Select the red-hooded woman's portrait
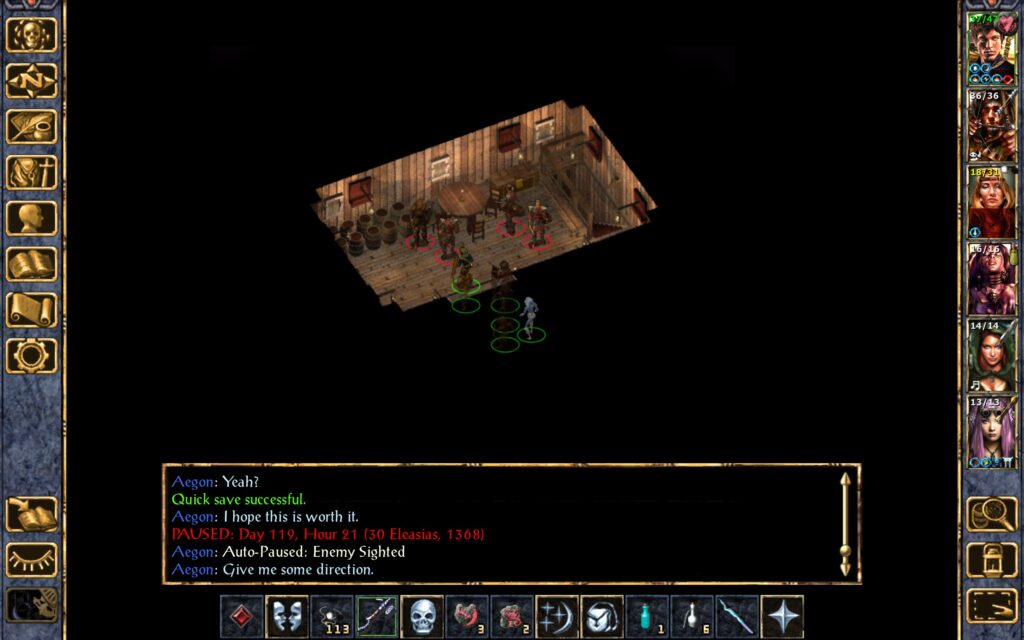This screenshot has height=640, width=1024. 991,203
